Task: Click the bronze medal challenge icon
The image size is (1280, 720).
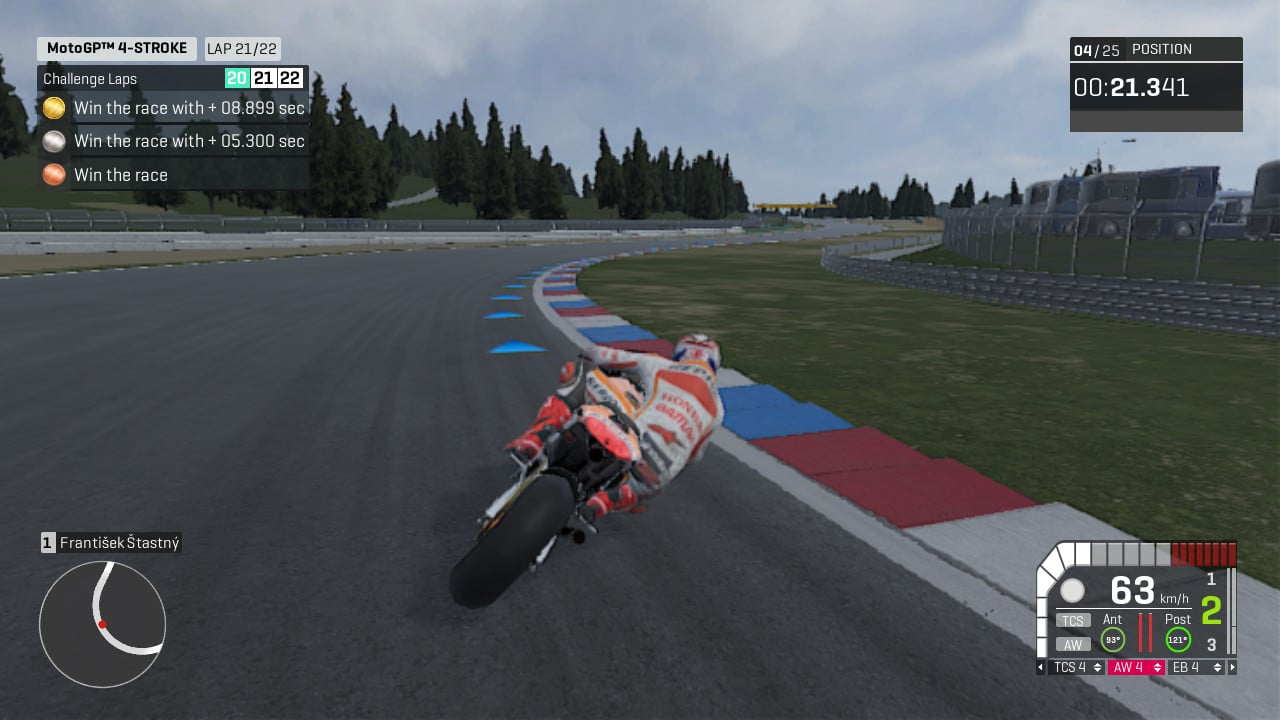Action: click(54, 175)
